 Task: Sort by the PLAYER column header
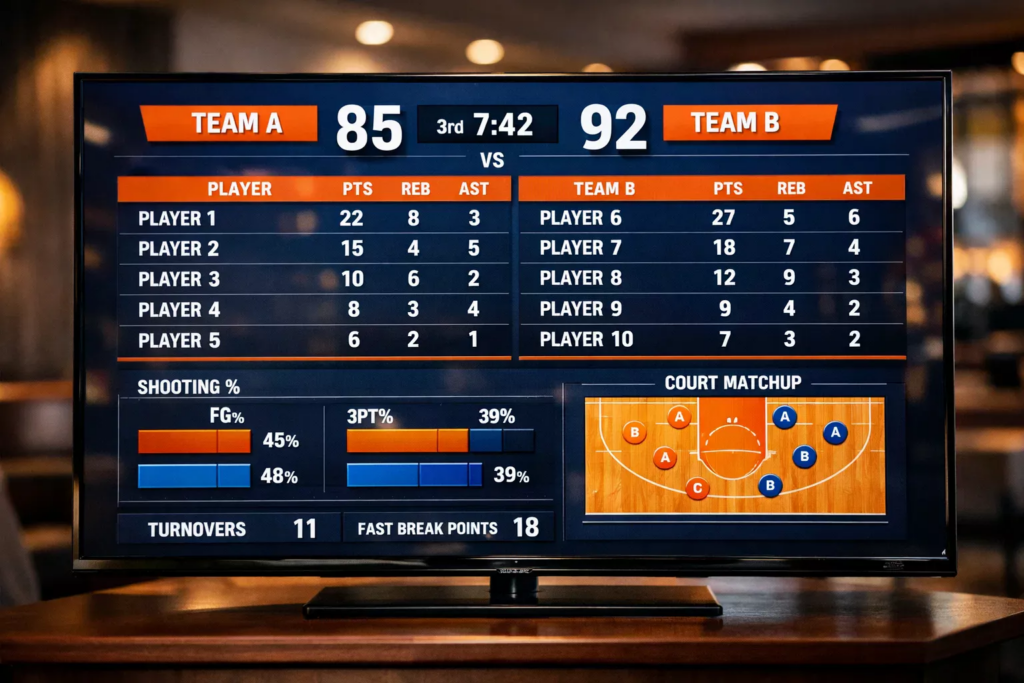click(239, 189)
